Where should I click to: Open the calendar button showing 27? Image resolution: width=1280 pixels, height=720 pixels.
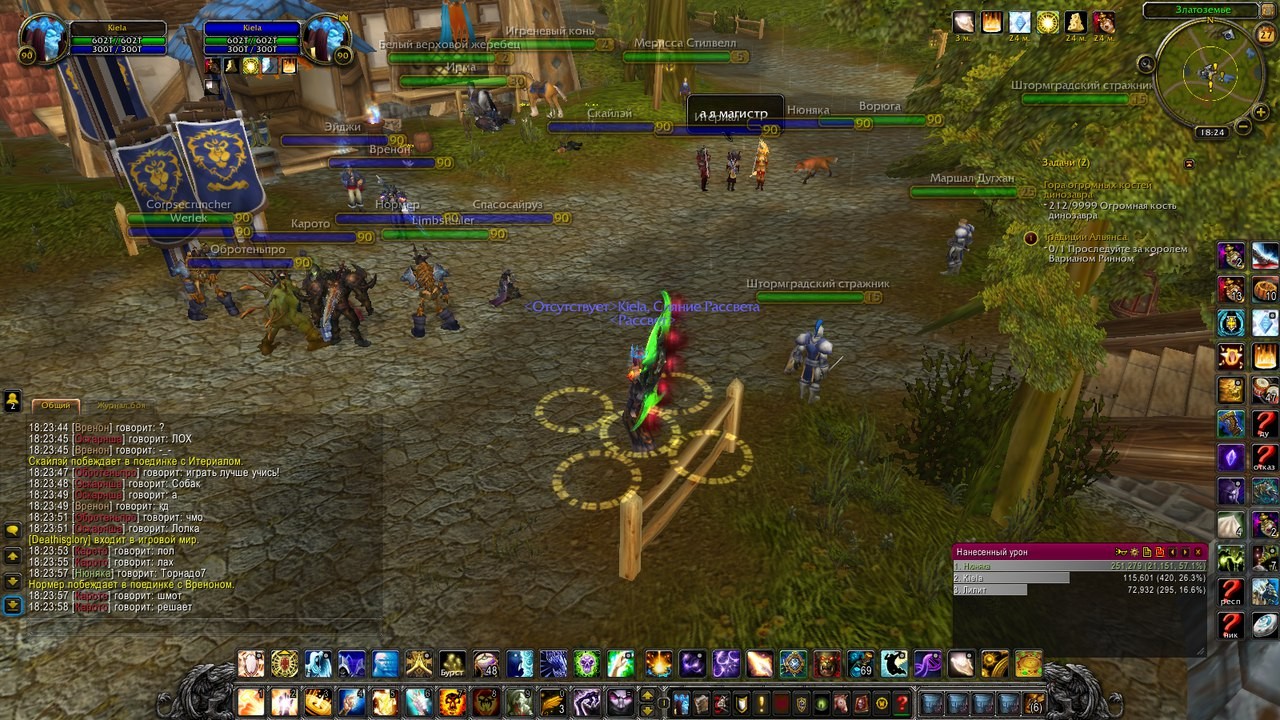point(1265,33)
